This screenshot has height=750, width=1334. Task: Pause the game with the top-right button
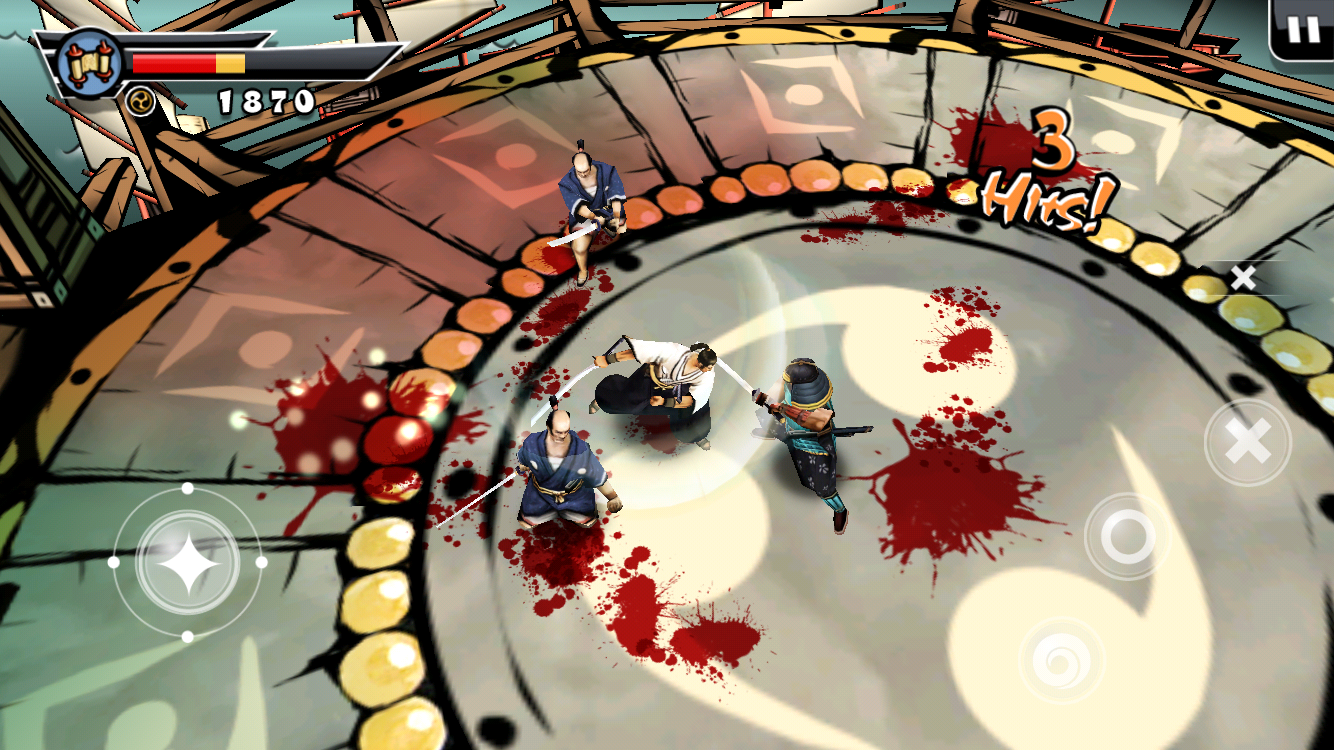[1303, 29]
